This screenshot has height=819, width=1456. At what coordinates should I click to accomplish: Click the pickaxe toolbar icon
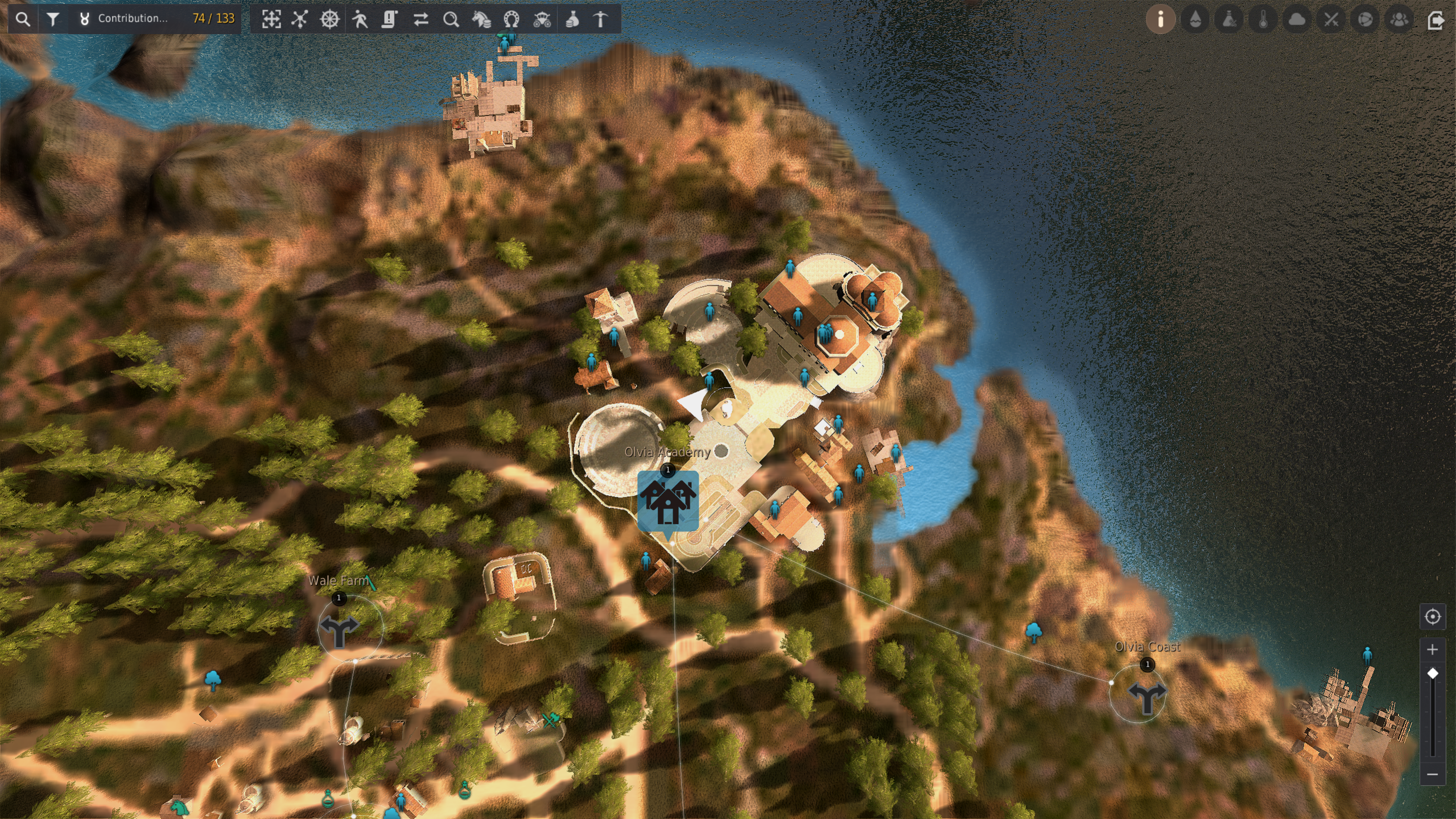click(x=601, y=19)
